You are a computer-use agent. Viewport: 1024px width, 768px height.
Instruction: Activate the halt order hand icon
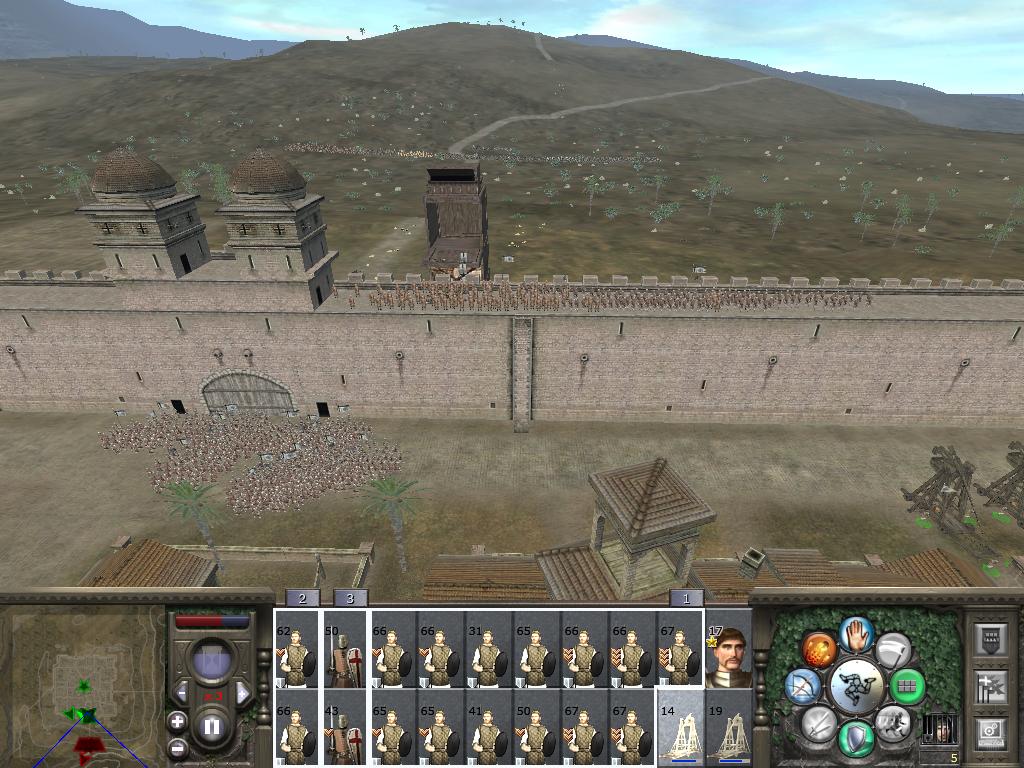pos(856,633)
